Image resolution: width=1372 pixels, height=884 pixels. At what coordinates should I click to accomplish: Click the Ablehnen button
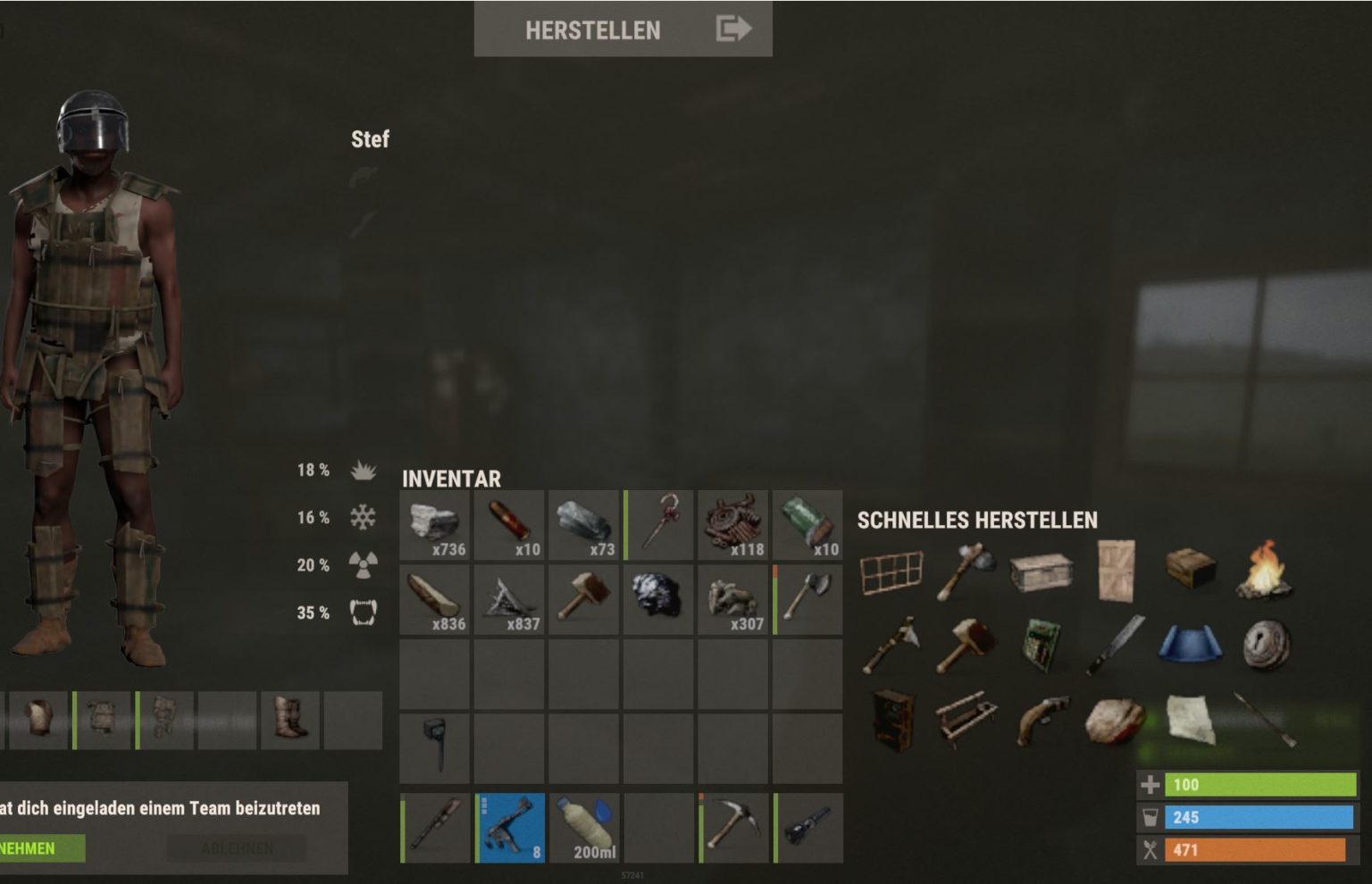coord(236,848)
